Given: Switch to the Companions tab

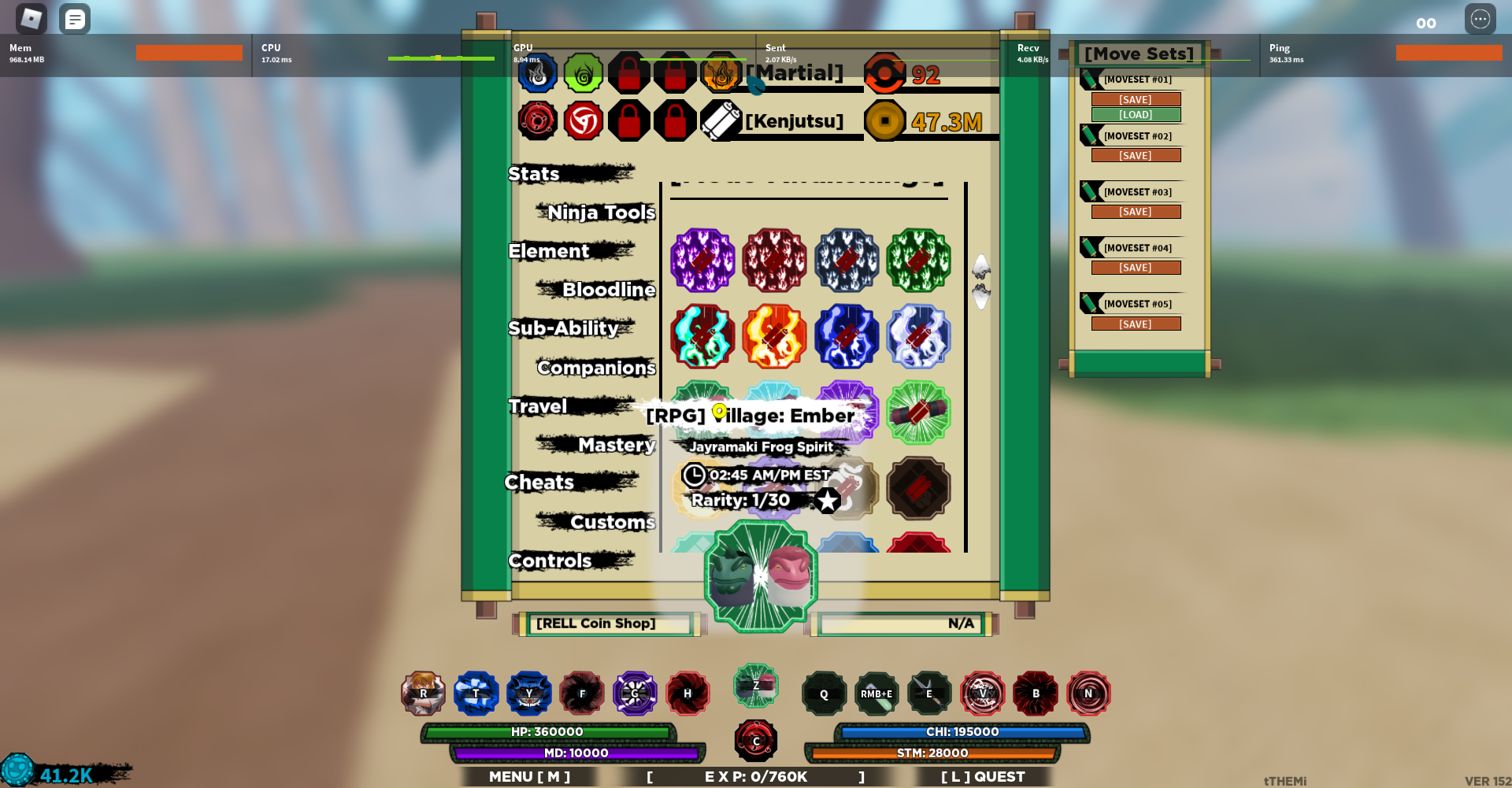Looking at the screenshot, I should 595,368.
